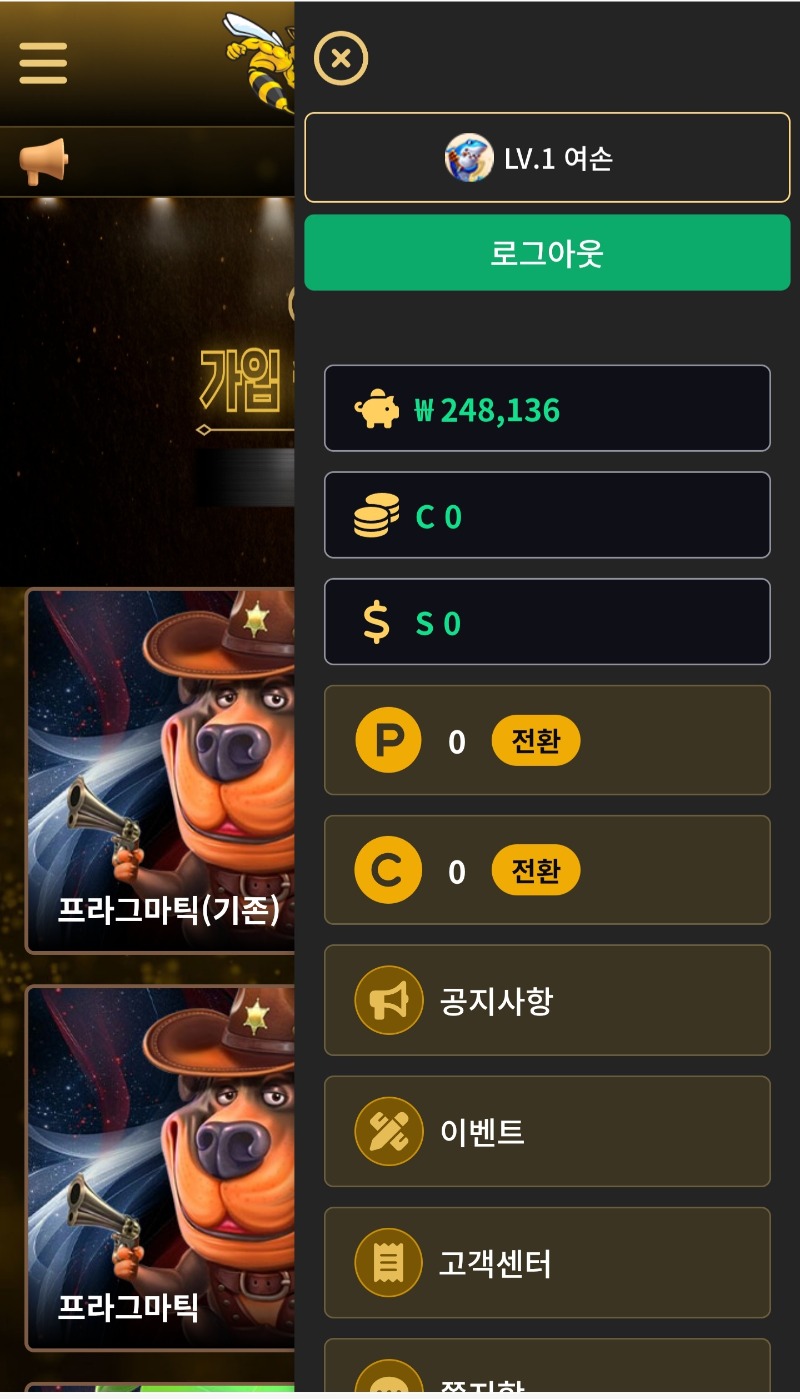Convert P points with 전환 button
The image size is (800, 1399).
(x=535, y=741)
